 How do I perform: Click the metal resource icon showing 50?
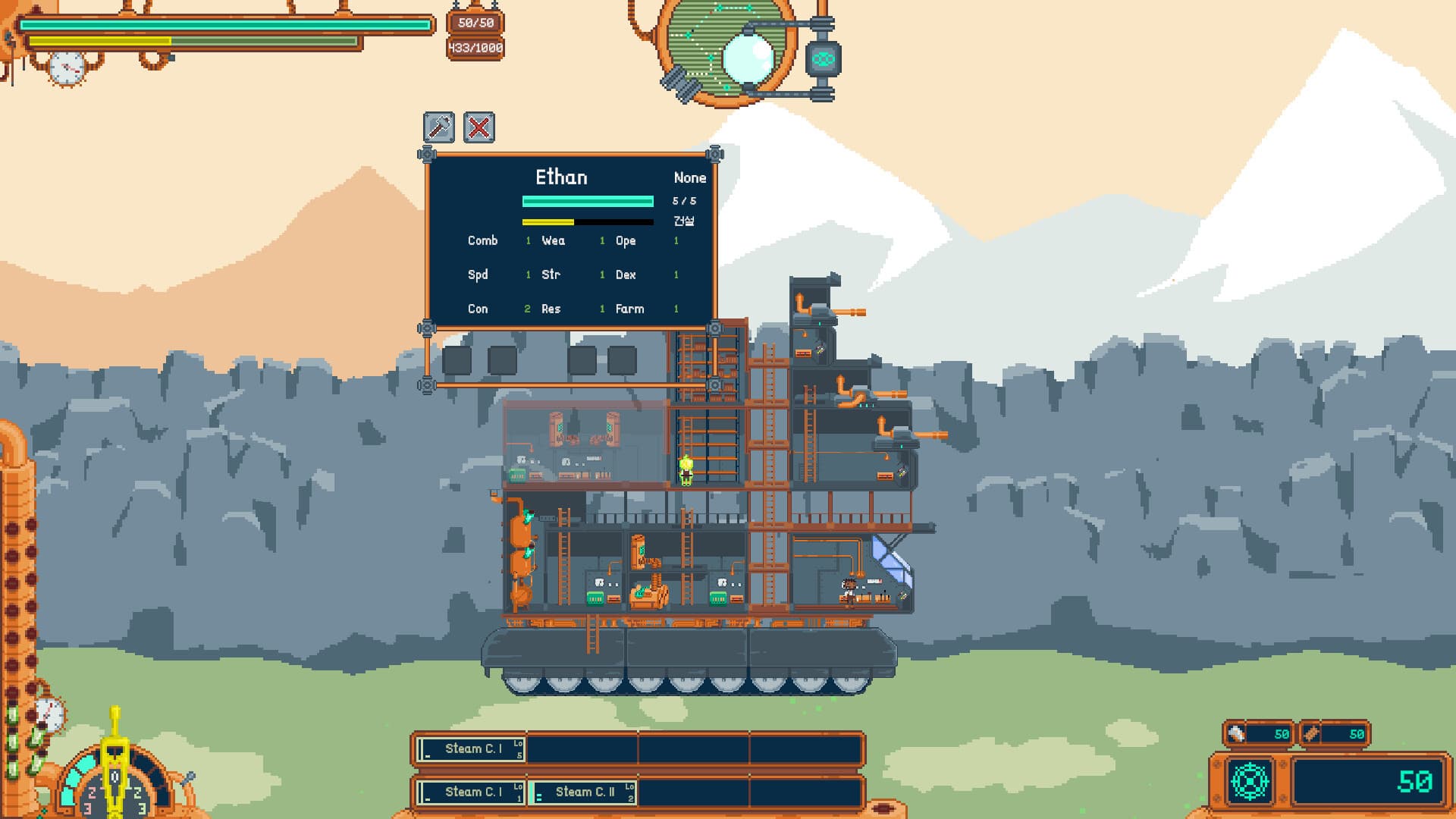1235,733
